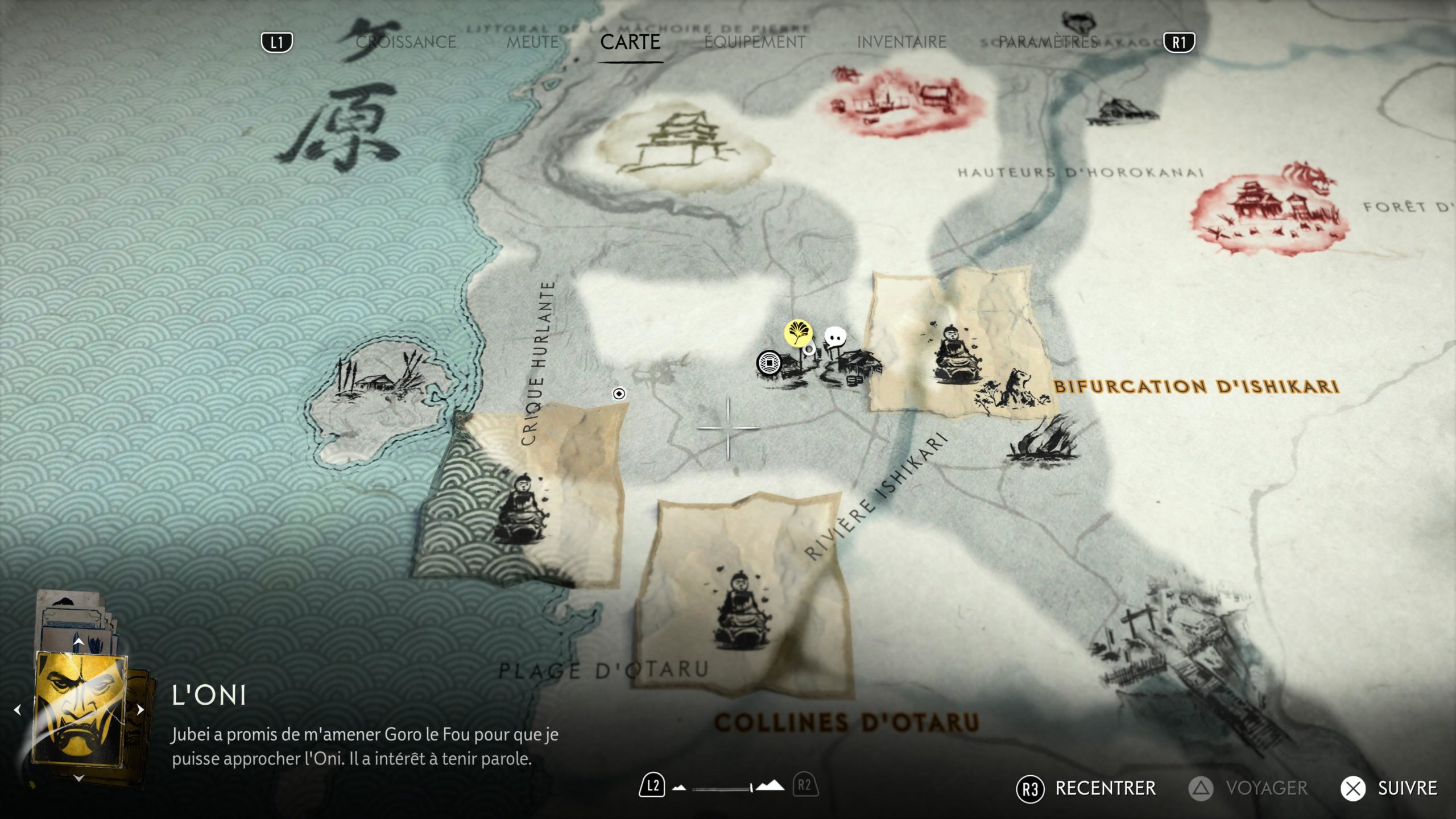The image size is (1456, 819).
Task: Select the Carte tab
Action: click(630, 42)
